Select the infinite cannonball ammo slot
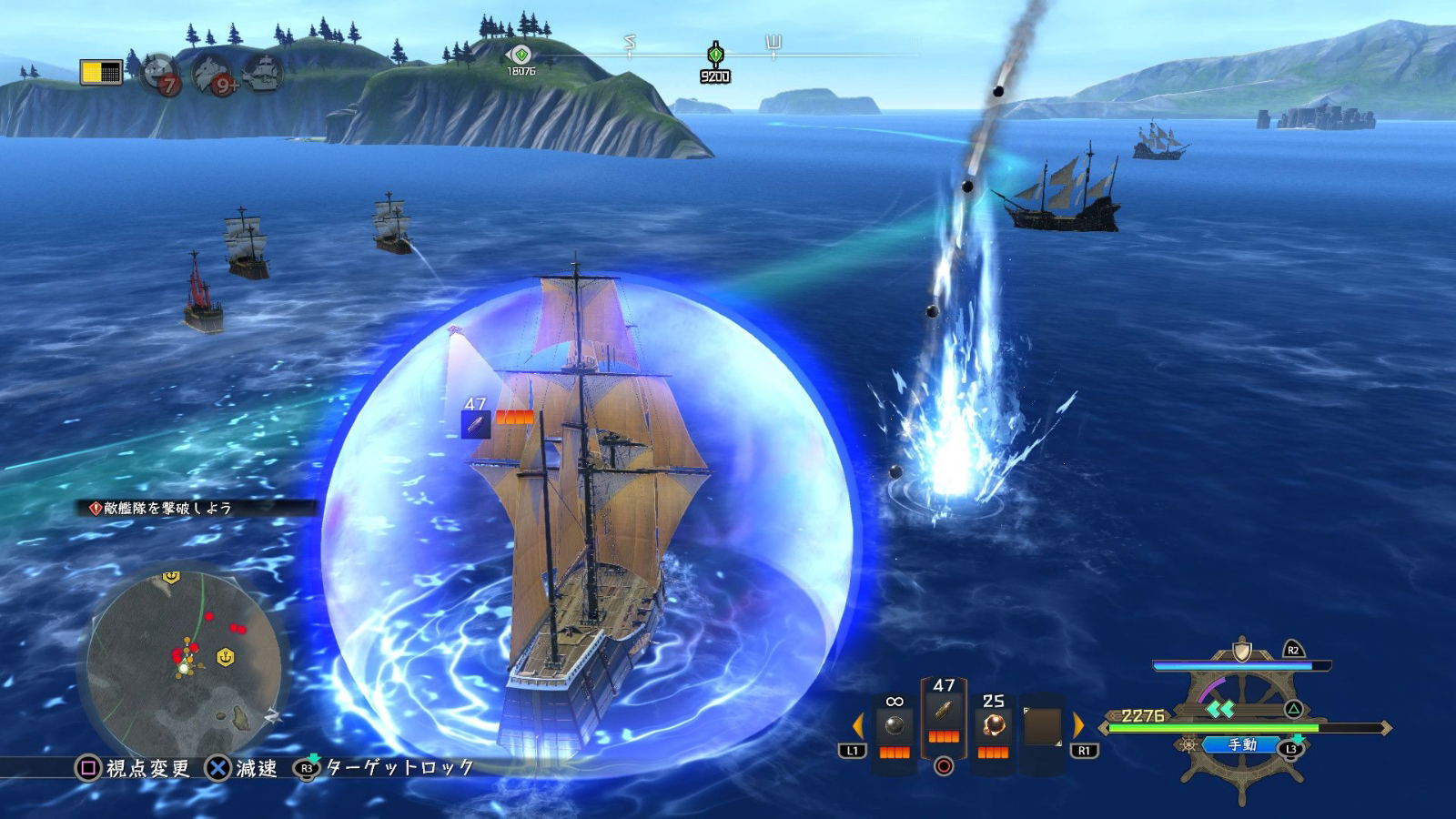Viewport: 1456px width, 819px height. [x=895, y=723]
